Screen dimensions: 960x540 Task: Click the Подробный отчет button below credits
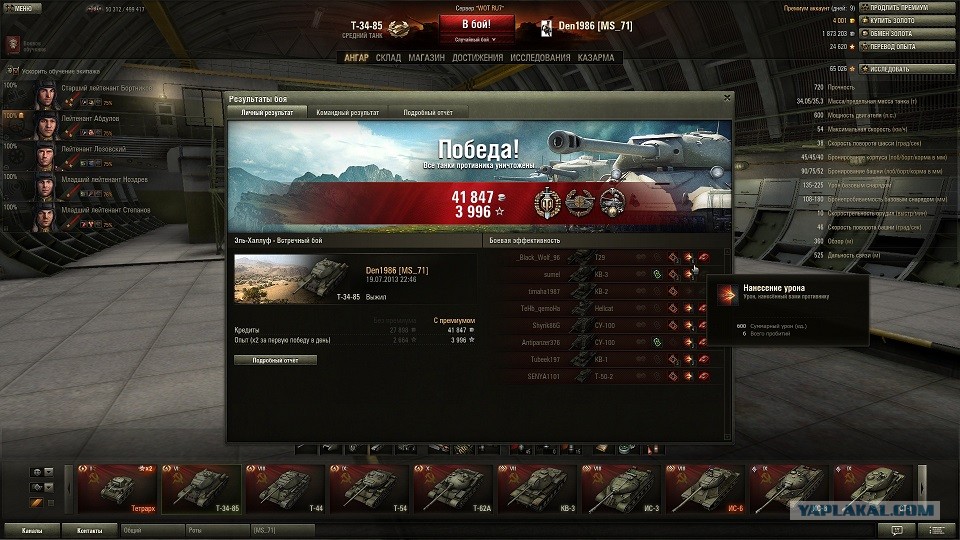click(x=275, y=360)
